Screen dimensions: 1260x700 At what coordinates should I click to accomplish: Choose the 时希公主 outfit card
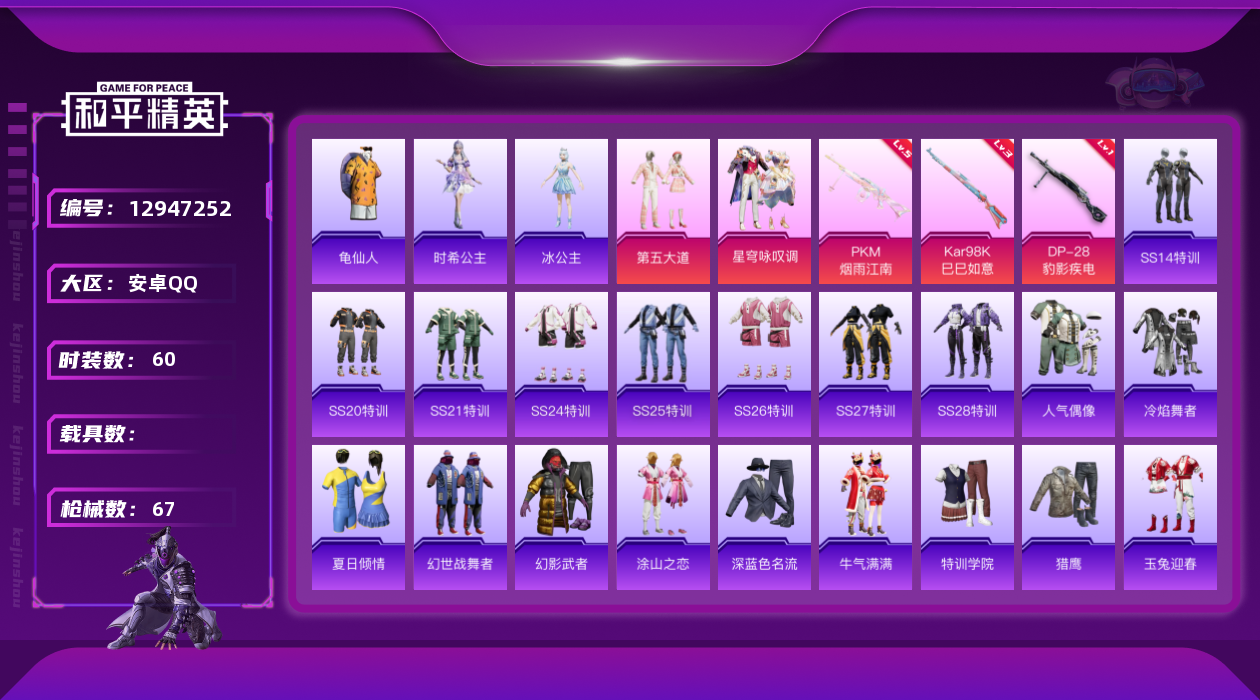coord(460,210)
